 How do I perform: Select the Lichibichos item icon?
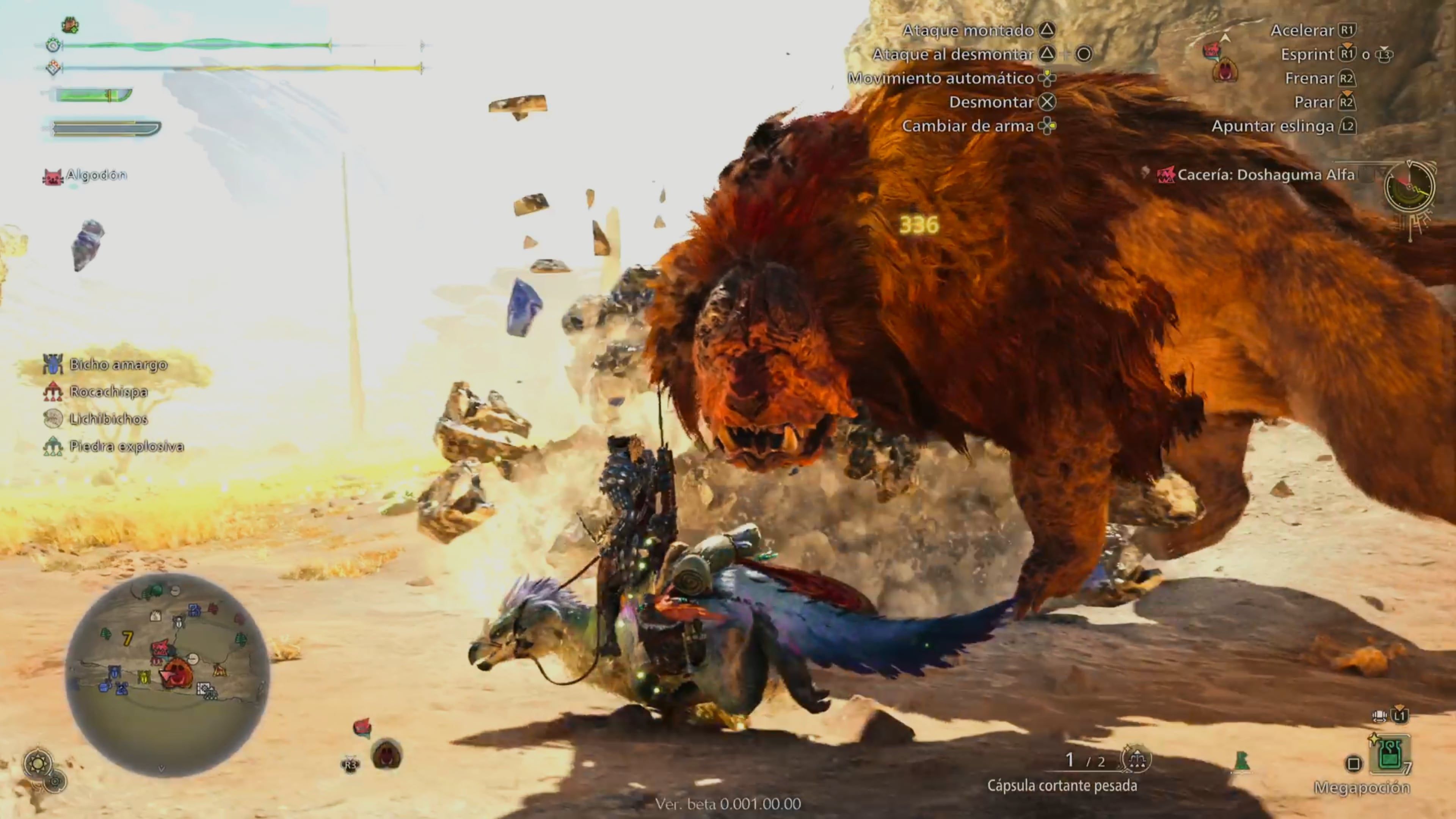tap(53, 419)
